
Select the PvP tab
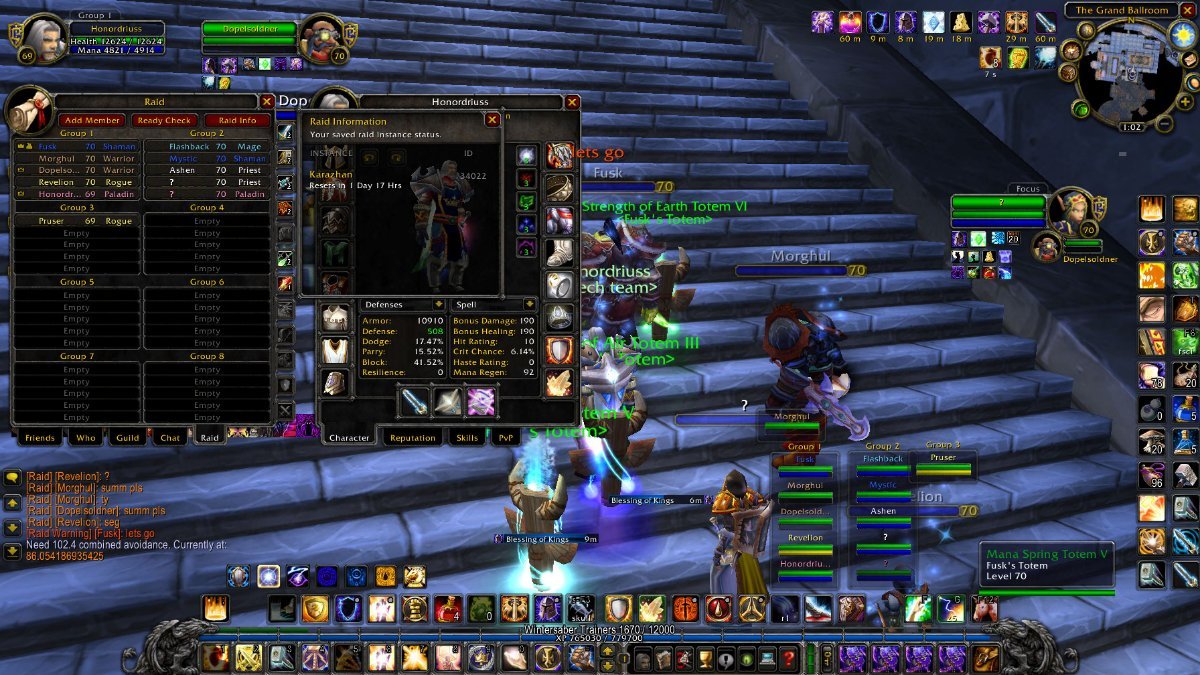click(505, 437)
